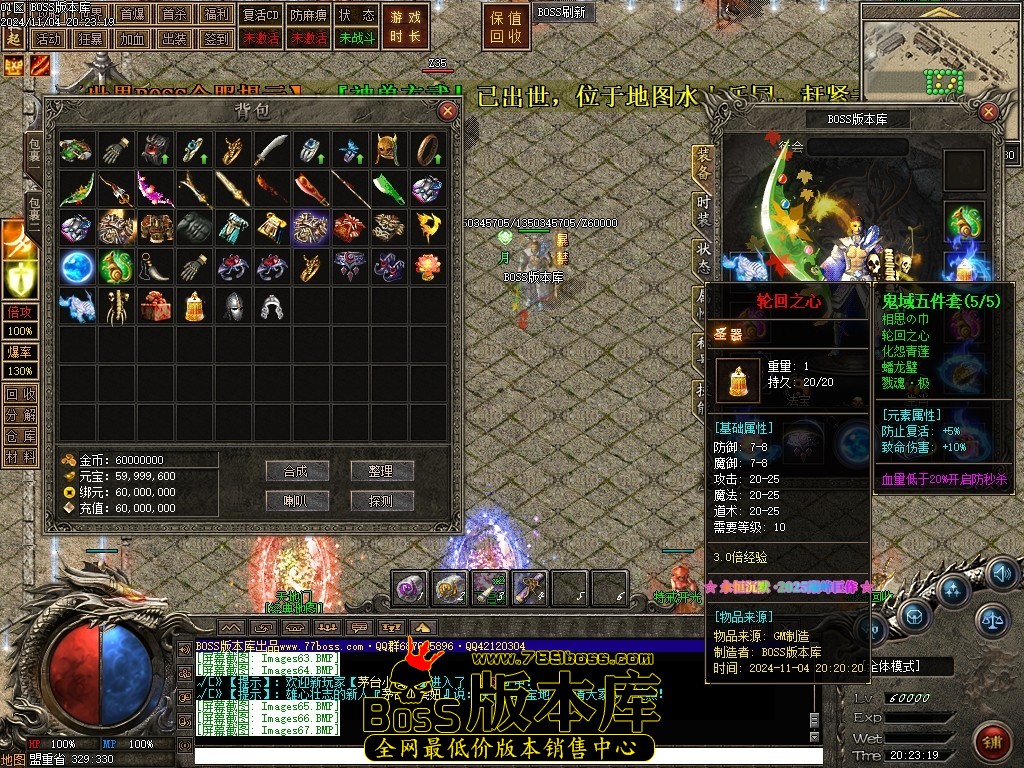Close the 背包 backpack window
Screen dimensions: 1024x768
coord(447,110)
